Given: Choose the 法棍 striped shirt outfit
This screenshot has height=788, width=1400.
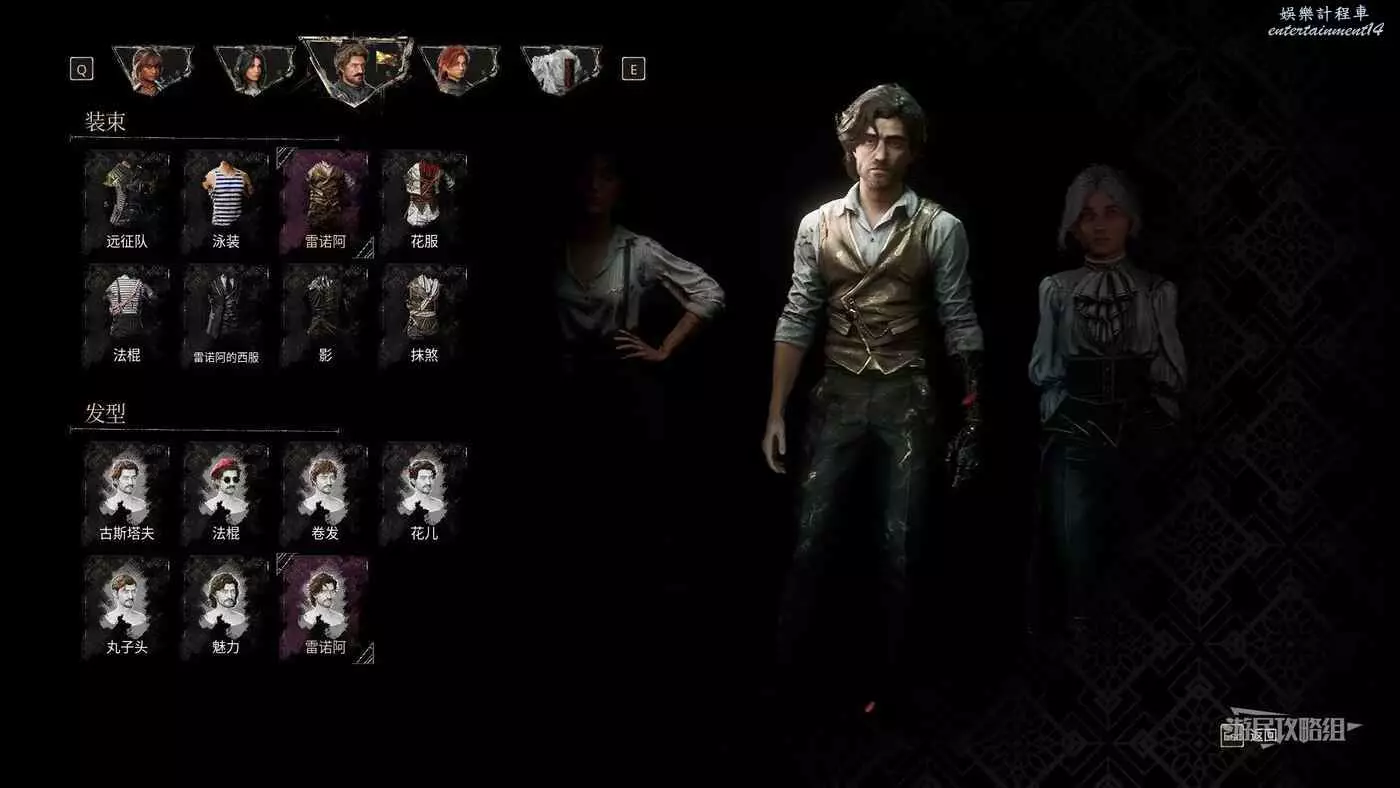Looking at the screenshot, I should (126, 313).
